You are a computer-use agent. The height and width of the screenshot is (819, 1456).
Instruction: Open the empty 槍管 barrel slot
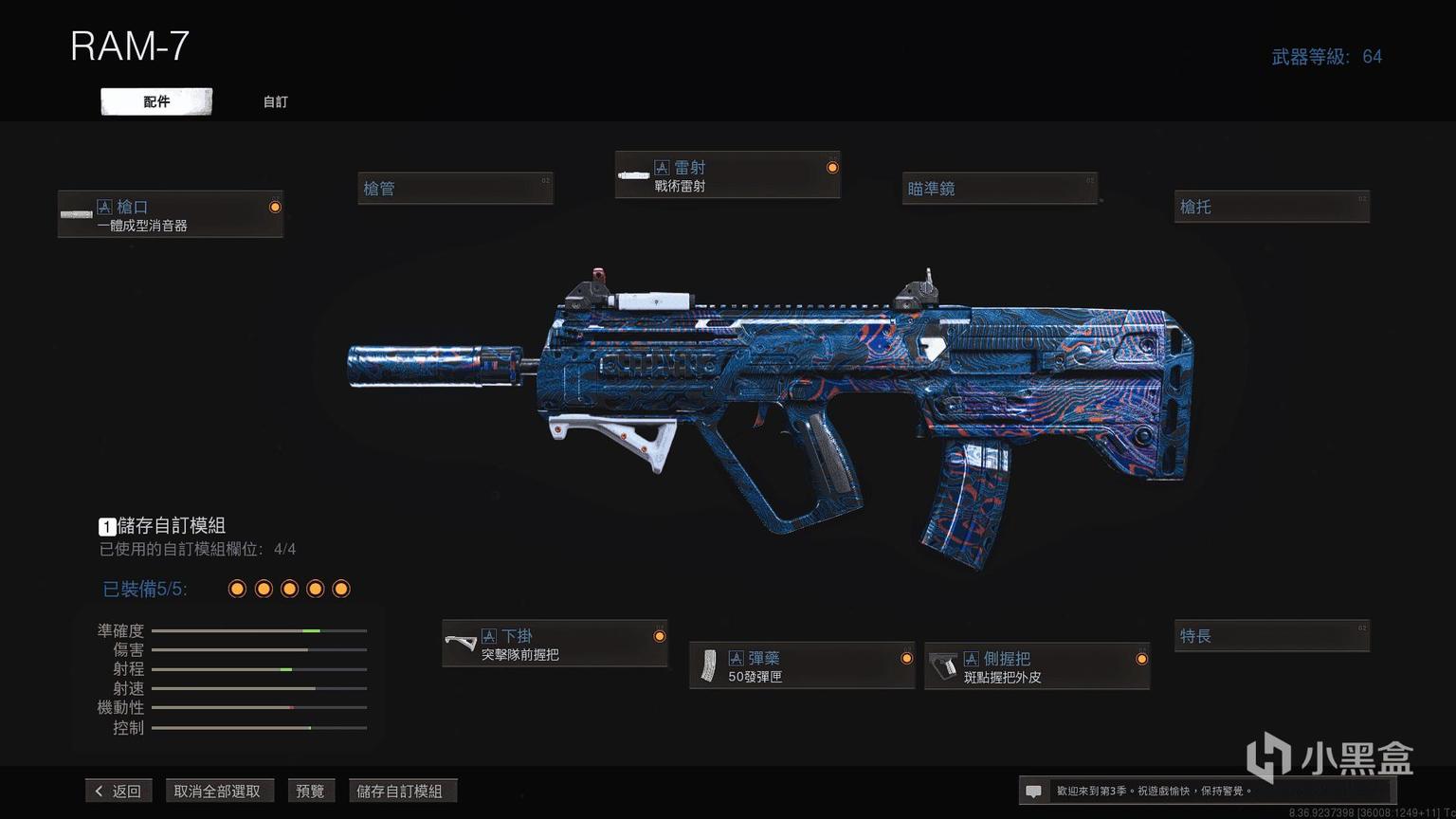pos(455,189)
